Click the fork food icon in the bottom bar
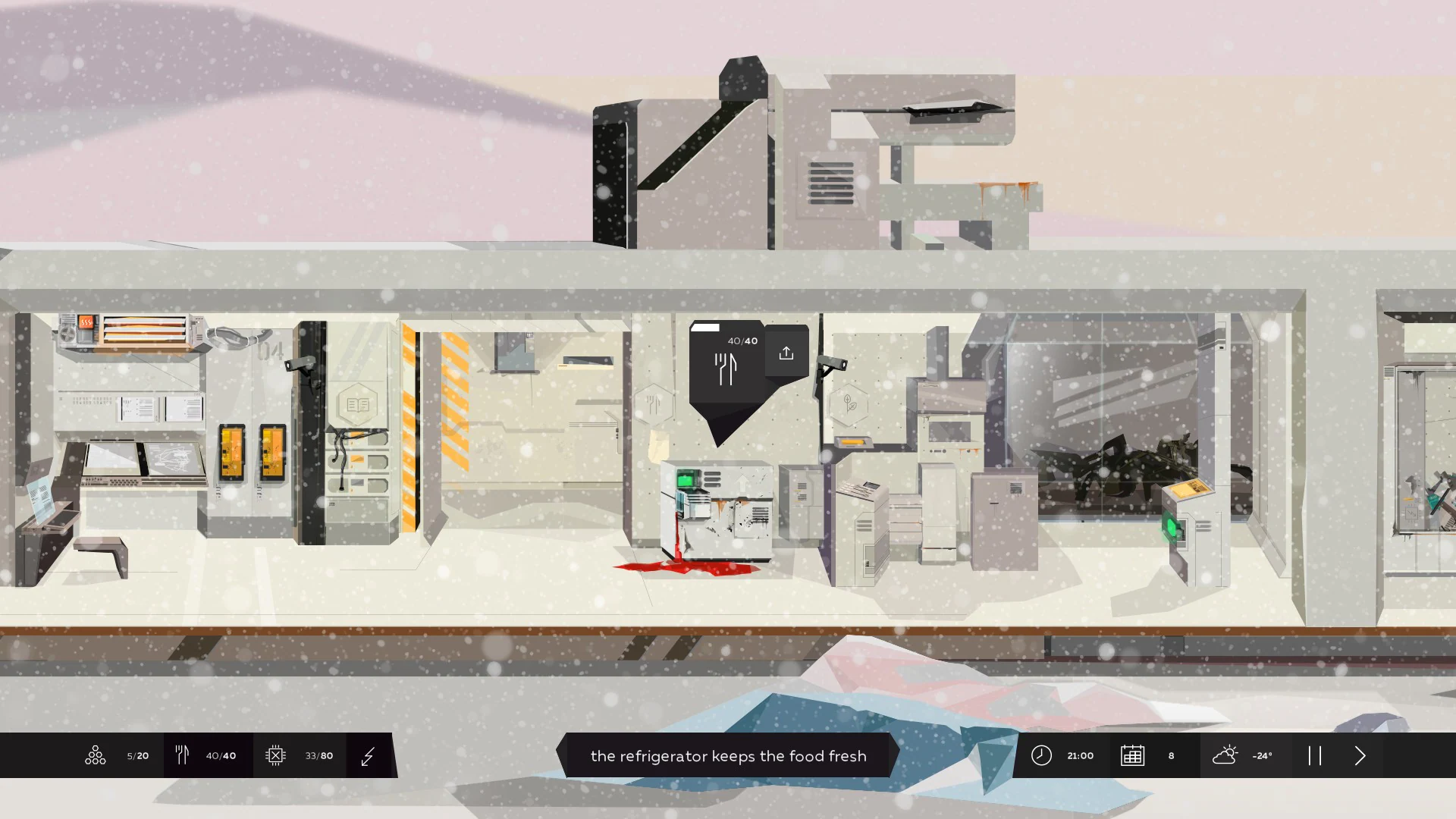The height and width of the screenshot is (819, 1456). (x=182, y=755)
